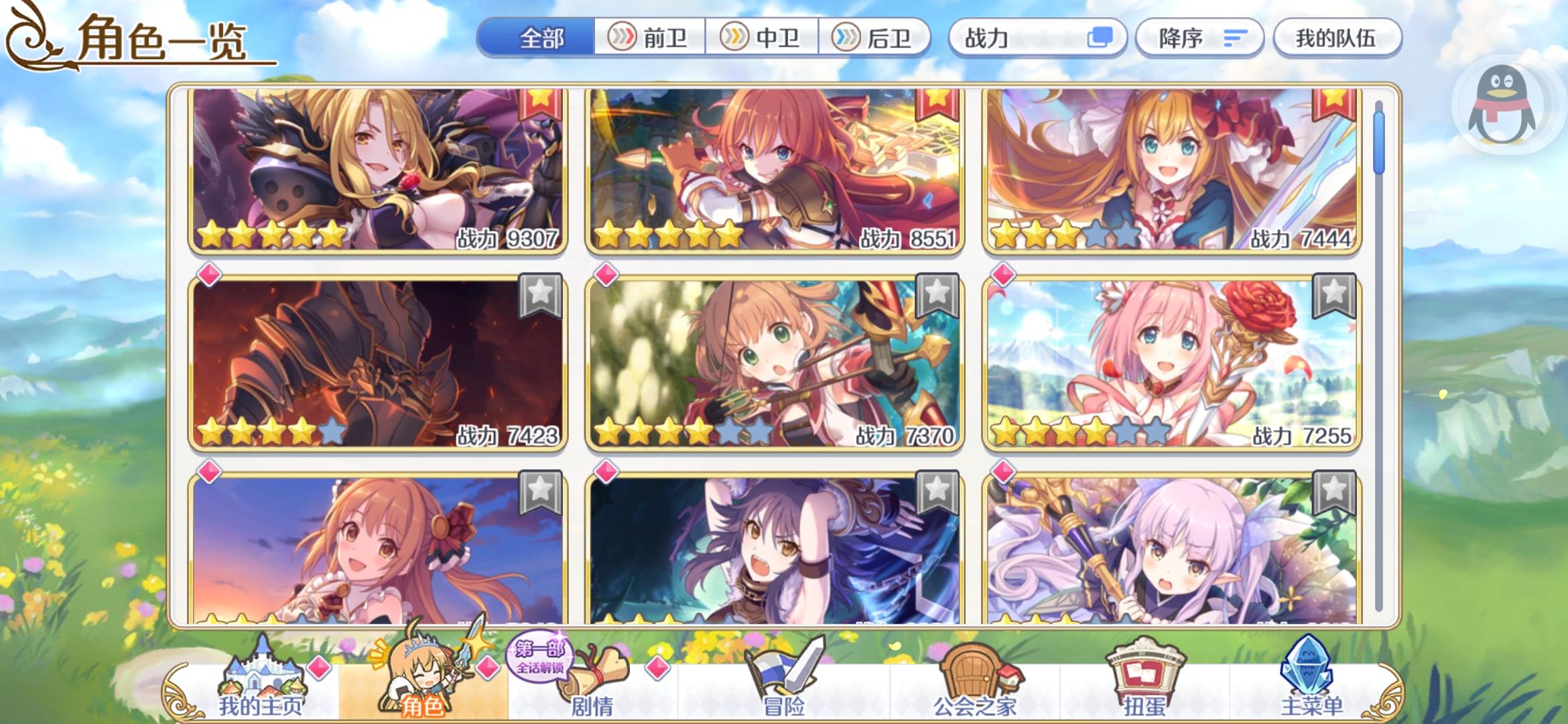Switch sort order via 降序 control
The width and height of the screenshot is (1568, 724).
click(x=1199, y=38)
